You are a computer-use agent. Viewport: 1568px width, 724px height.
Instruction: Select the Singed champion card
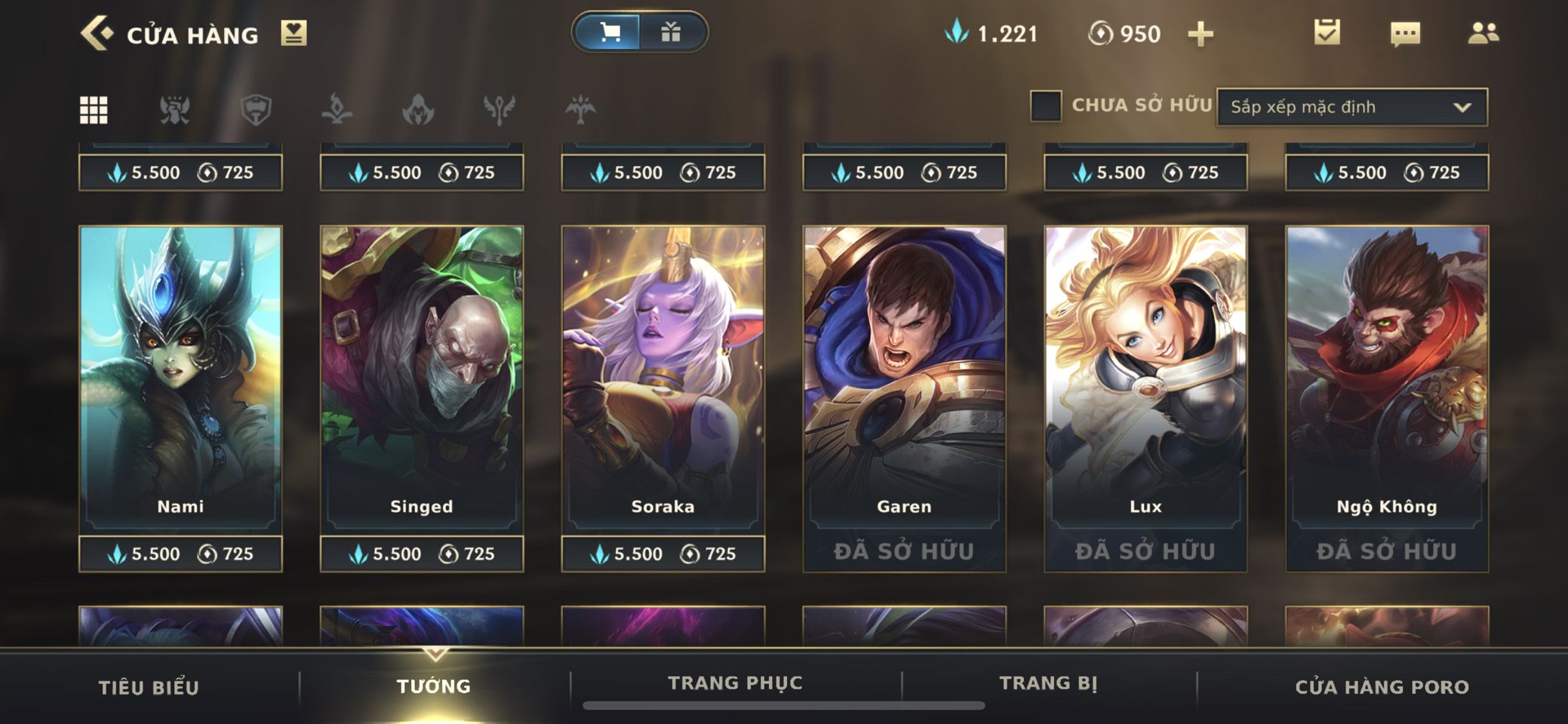click(422, 377)
